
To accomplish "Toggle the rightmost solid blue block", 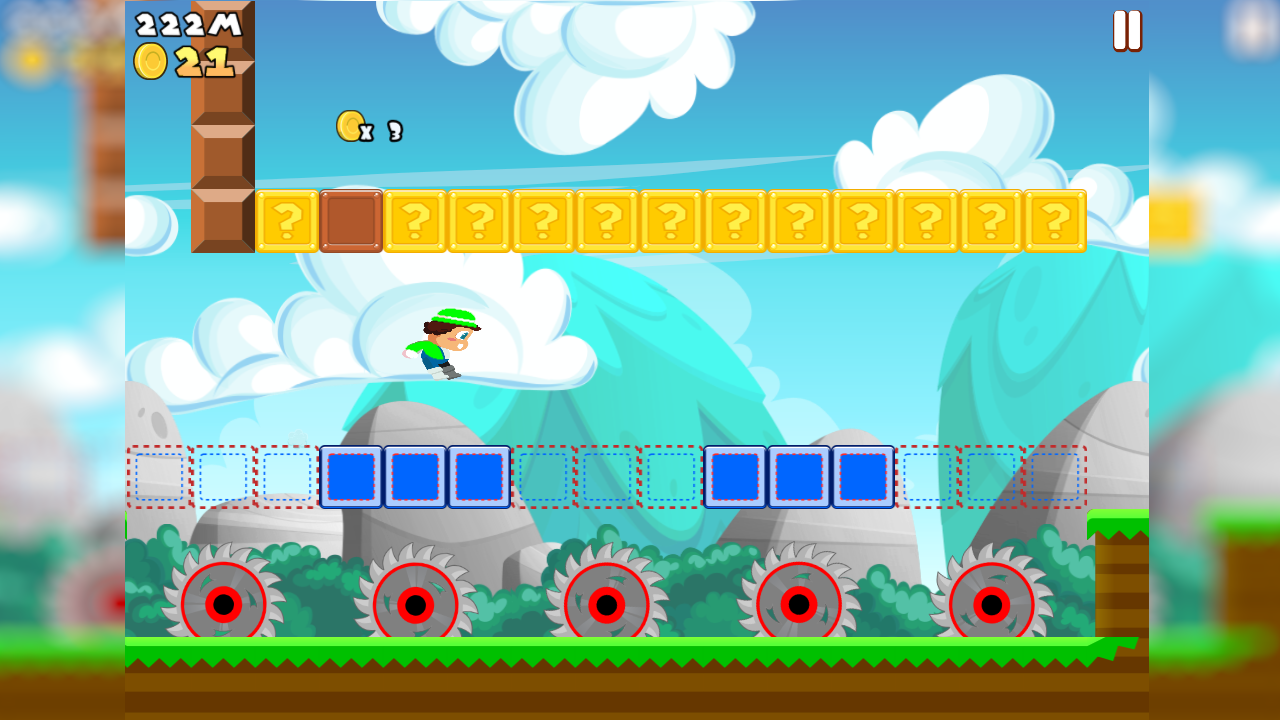I will [865, 477].
